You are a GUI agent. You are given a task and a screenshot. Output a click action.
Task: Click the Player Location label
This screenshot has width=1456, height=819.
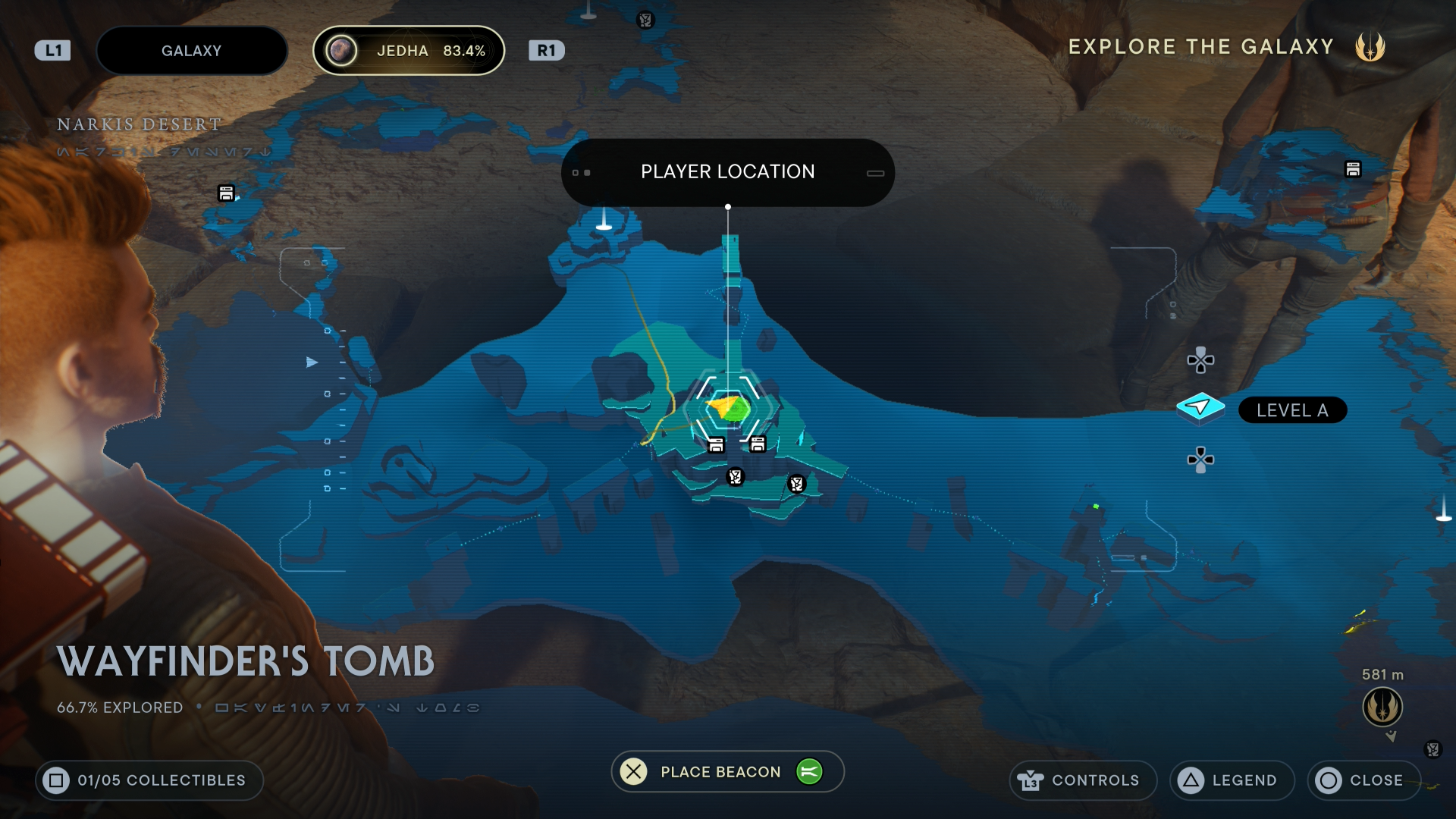pyautogui.click(x=727, y=172)
